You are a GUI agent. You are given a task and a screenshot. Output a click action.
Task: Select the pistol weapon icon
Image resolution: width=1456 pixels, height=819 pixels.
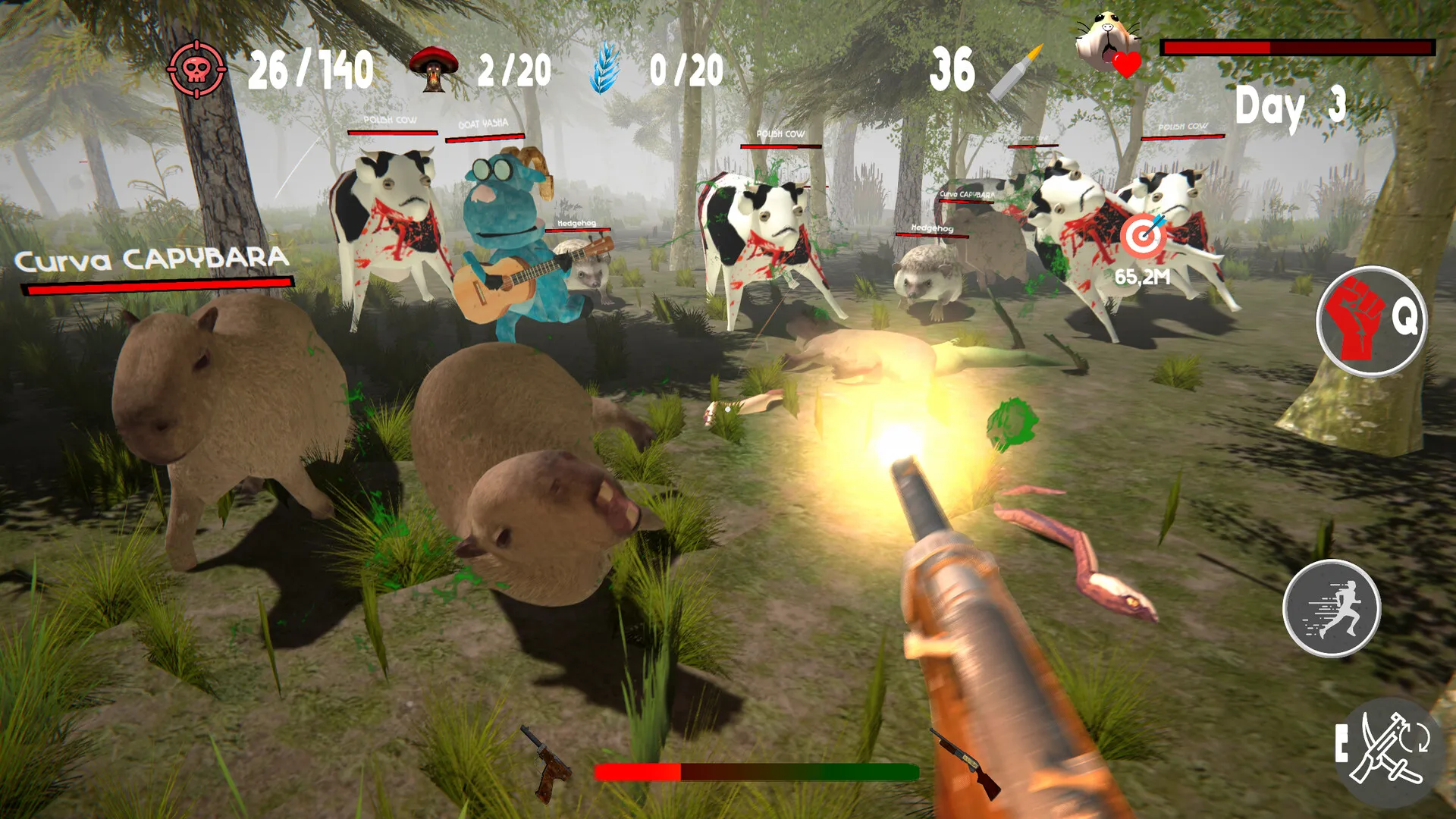click(x=548, y=764)
